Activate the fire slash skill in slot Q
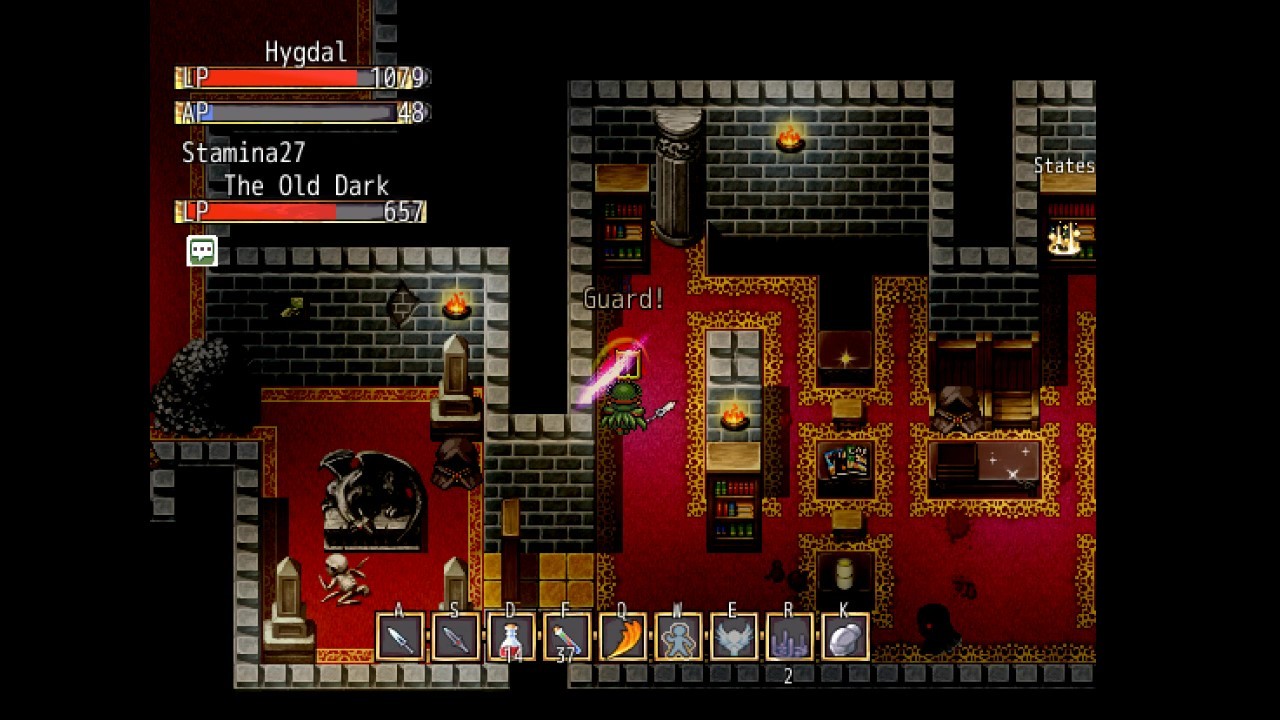This screenshot has height=720, width=1280. (625, 637)
